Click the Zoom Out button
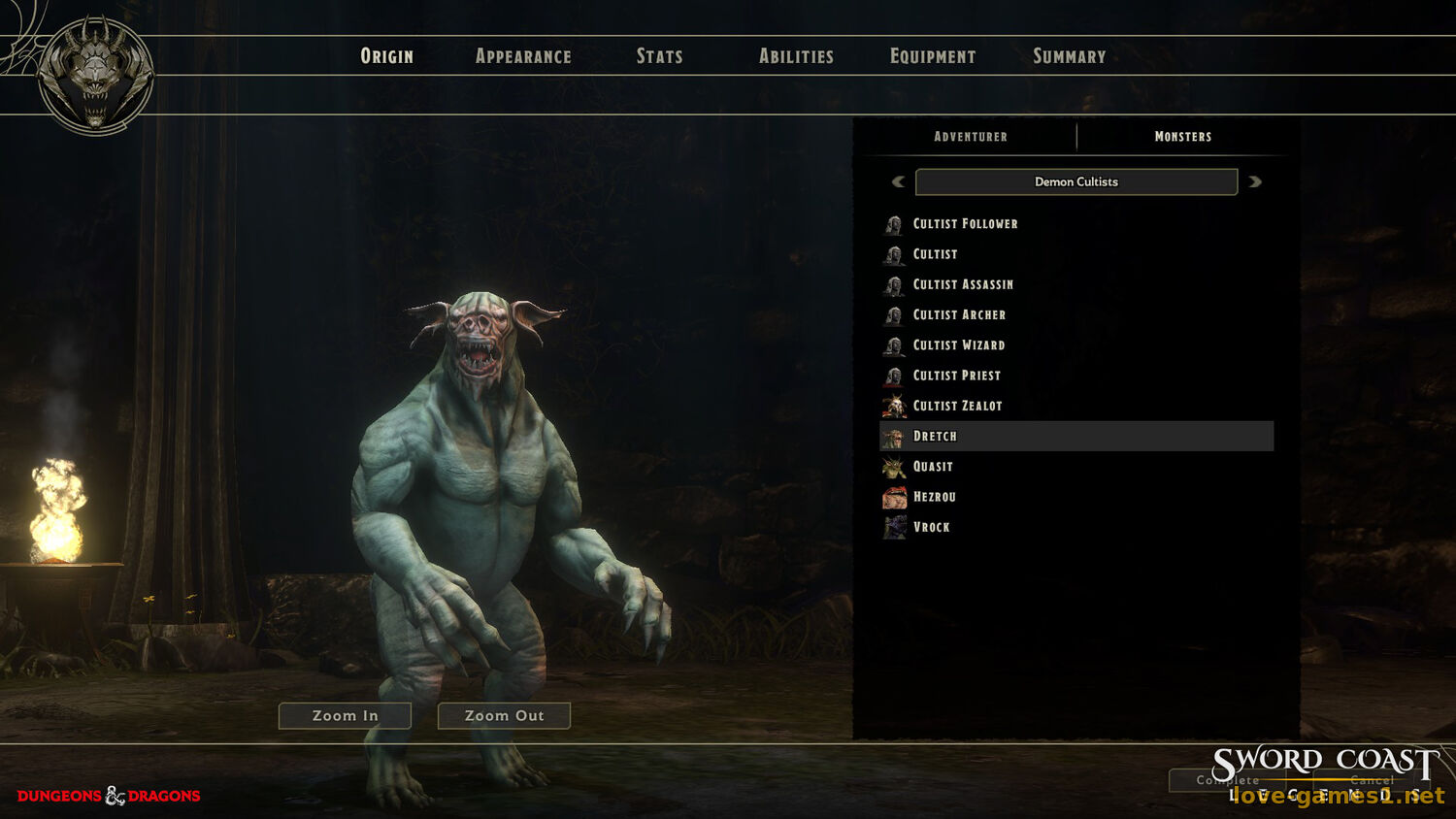The height and width of the screenshot is (819, 1456). click(504, 716)
